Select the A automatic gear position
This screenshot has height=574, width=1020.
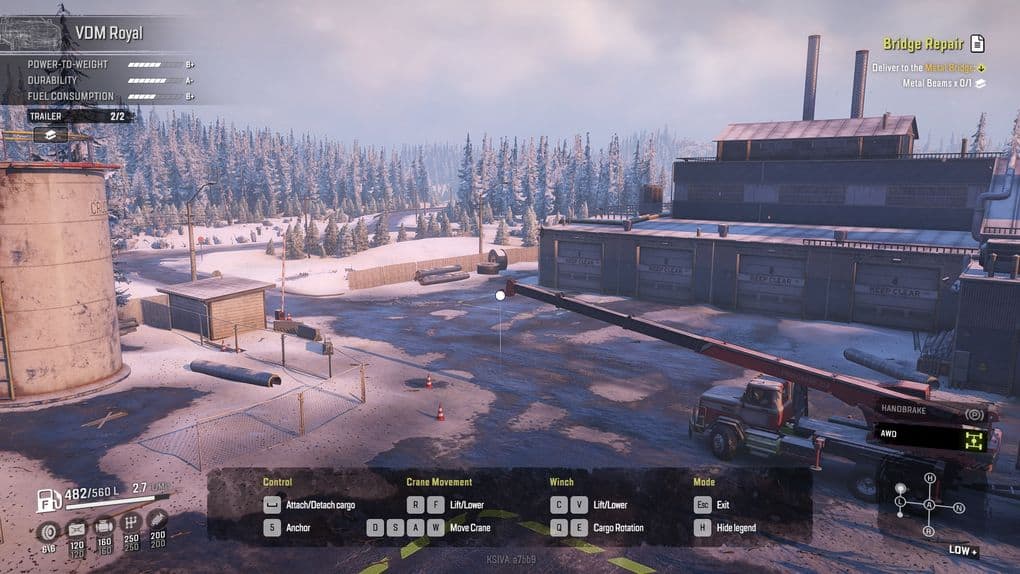pyautogui.click(x=929, y=505)
